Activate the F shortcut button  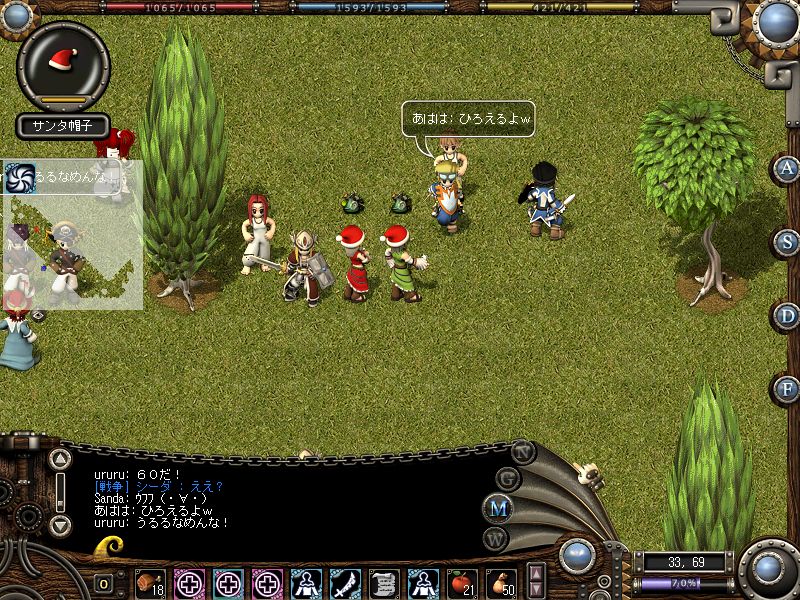pyautogui.click(x=787, y=389)
